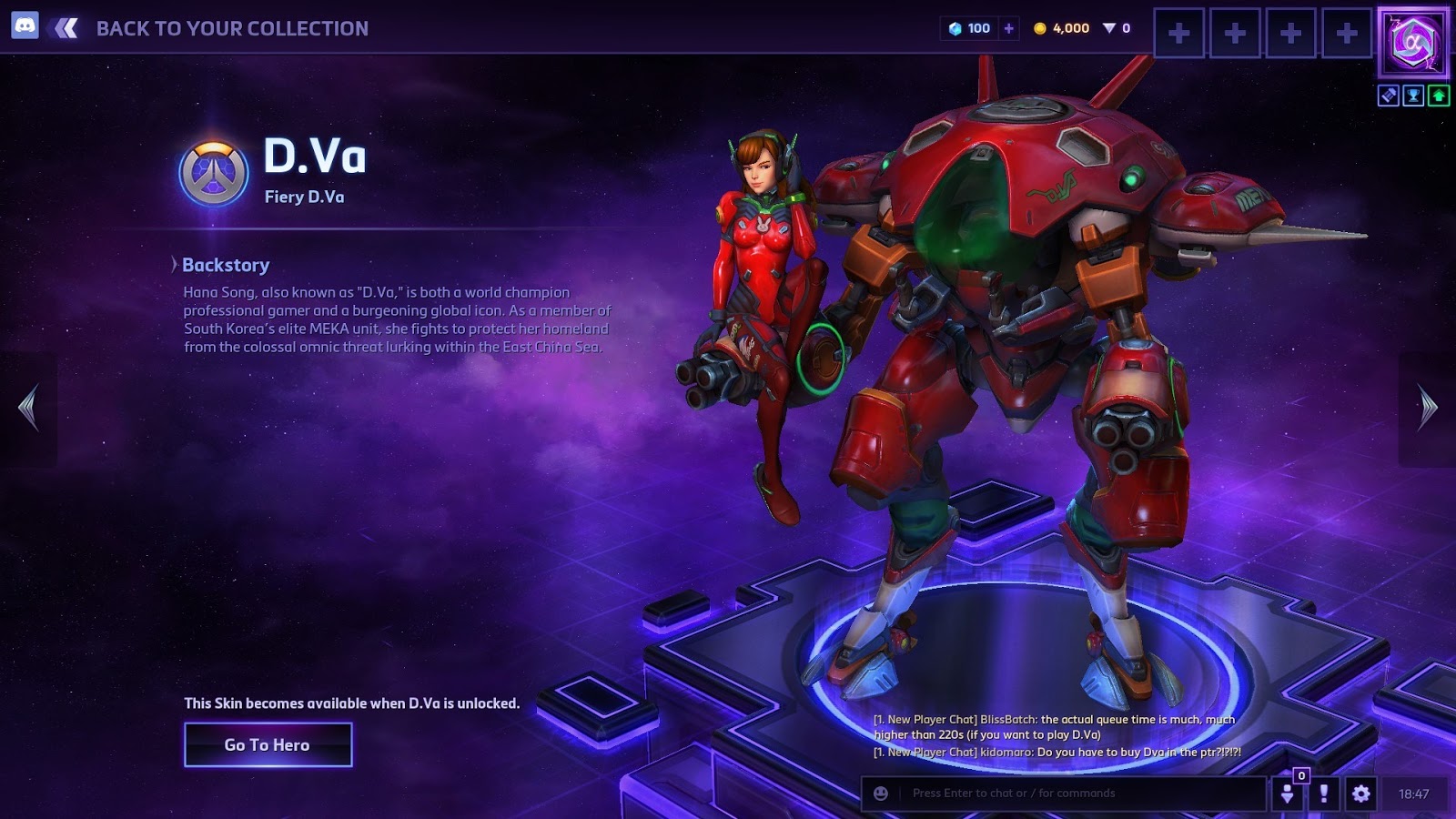Click the green arrow icon under the portrait
The width and height of the screenshot is (1456, 819).
[x=1438, y=94]
